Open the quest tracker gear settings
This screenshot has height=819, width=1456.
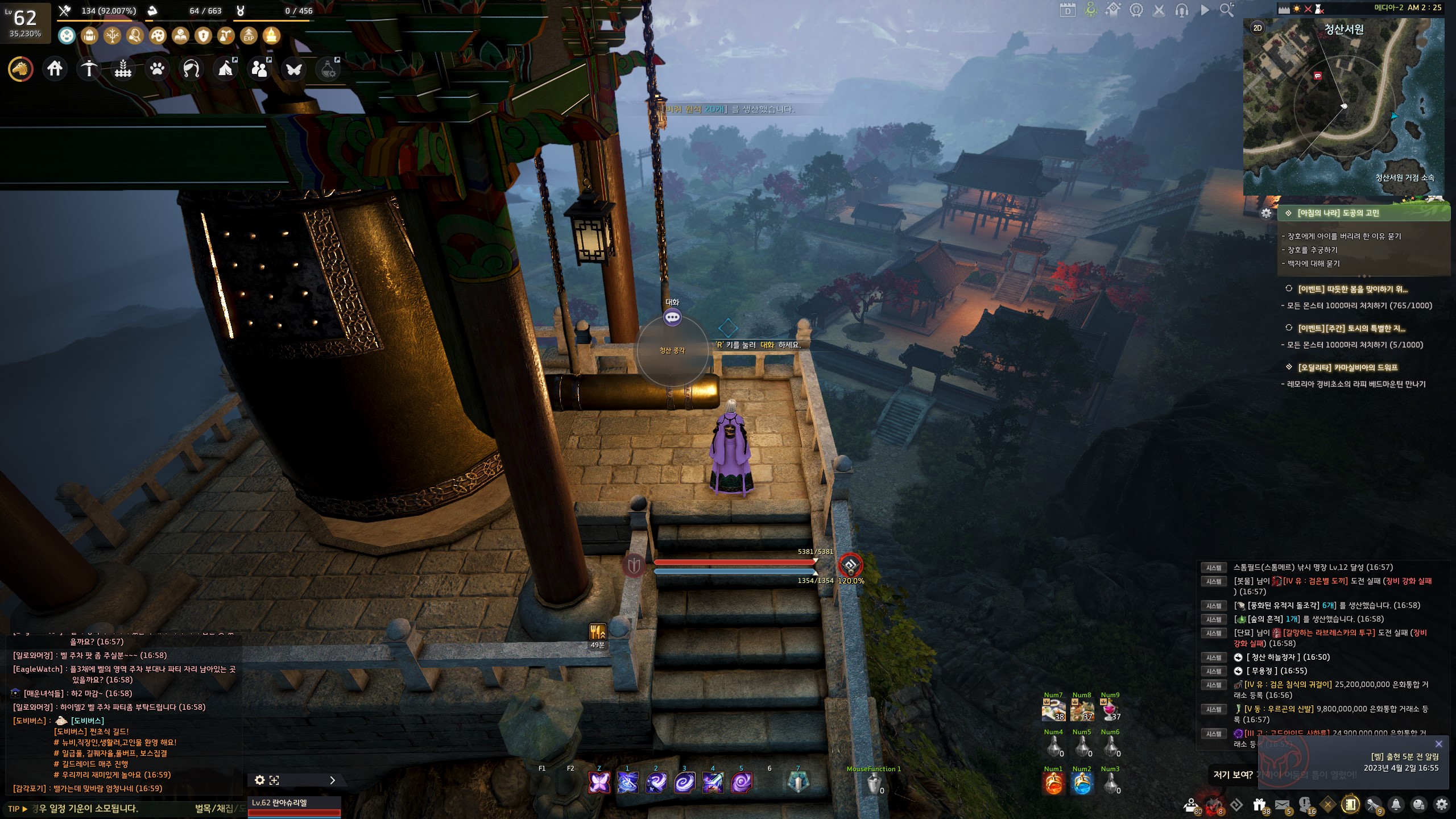click(x=1266, y=213)
